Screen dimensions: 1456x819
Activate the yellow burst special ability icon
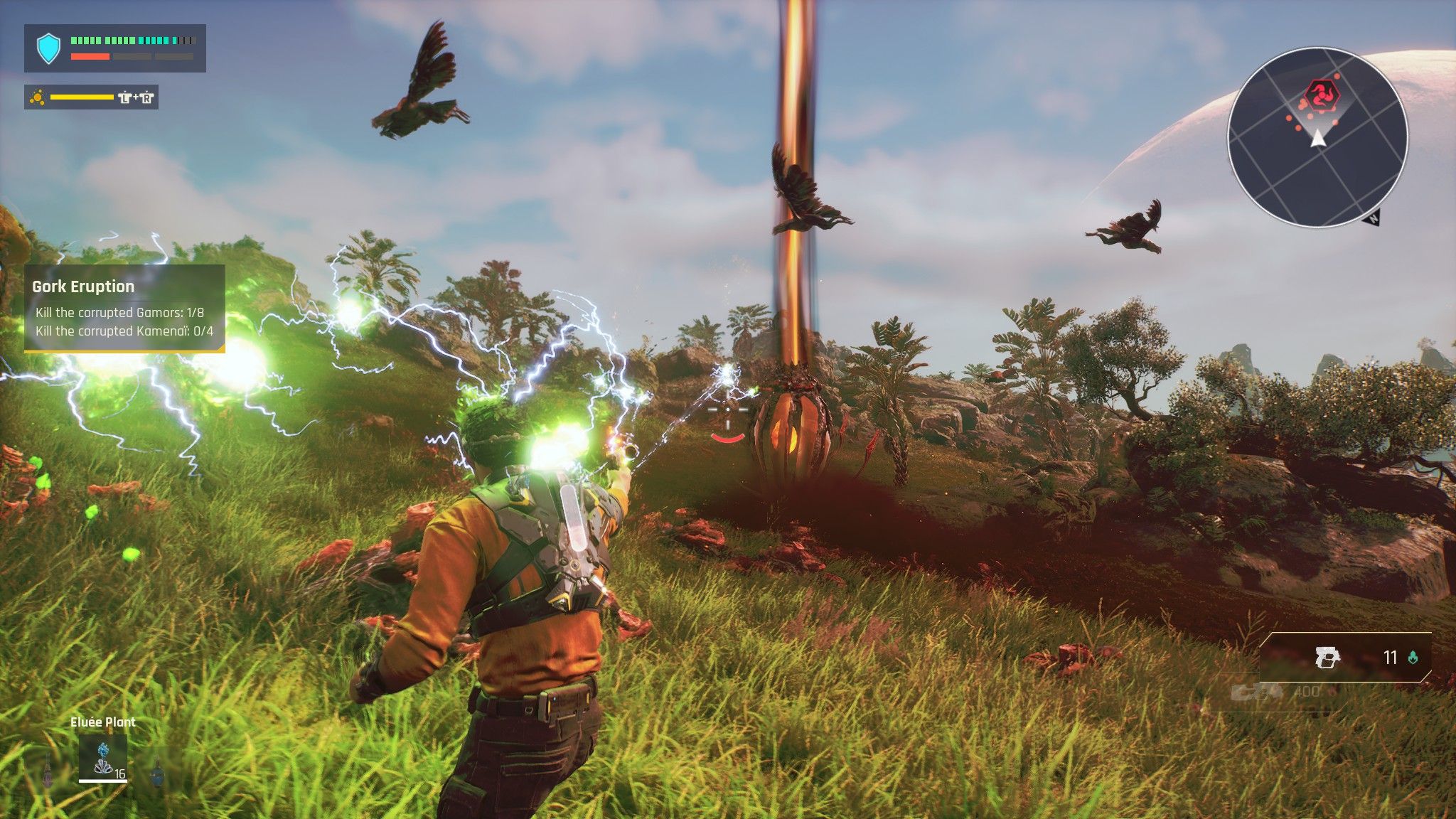pos(37,97)
